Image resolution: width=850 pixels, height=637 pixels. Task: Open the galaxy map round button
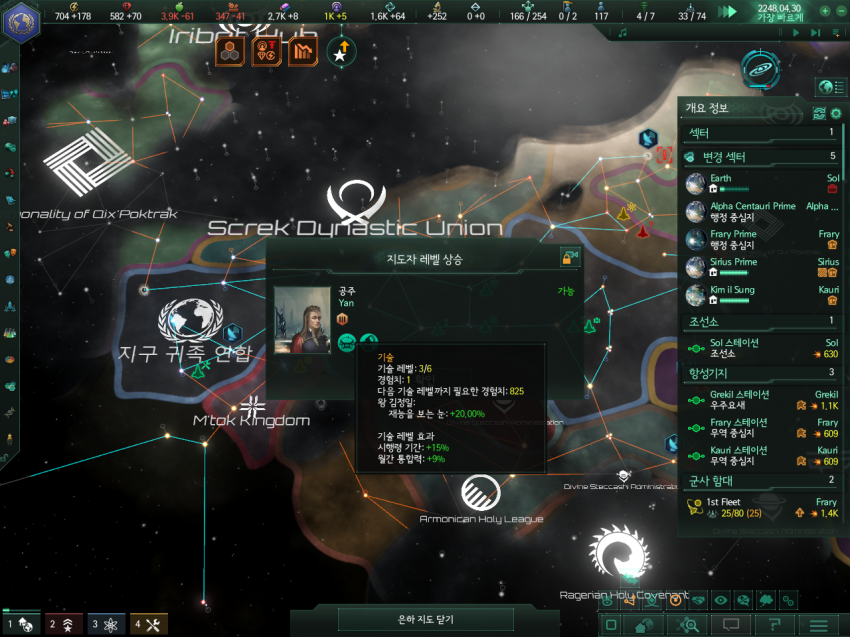pos(760,68)
